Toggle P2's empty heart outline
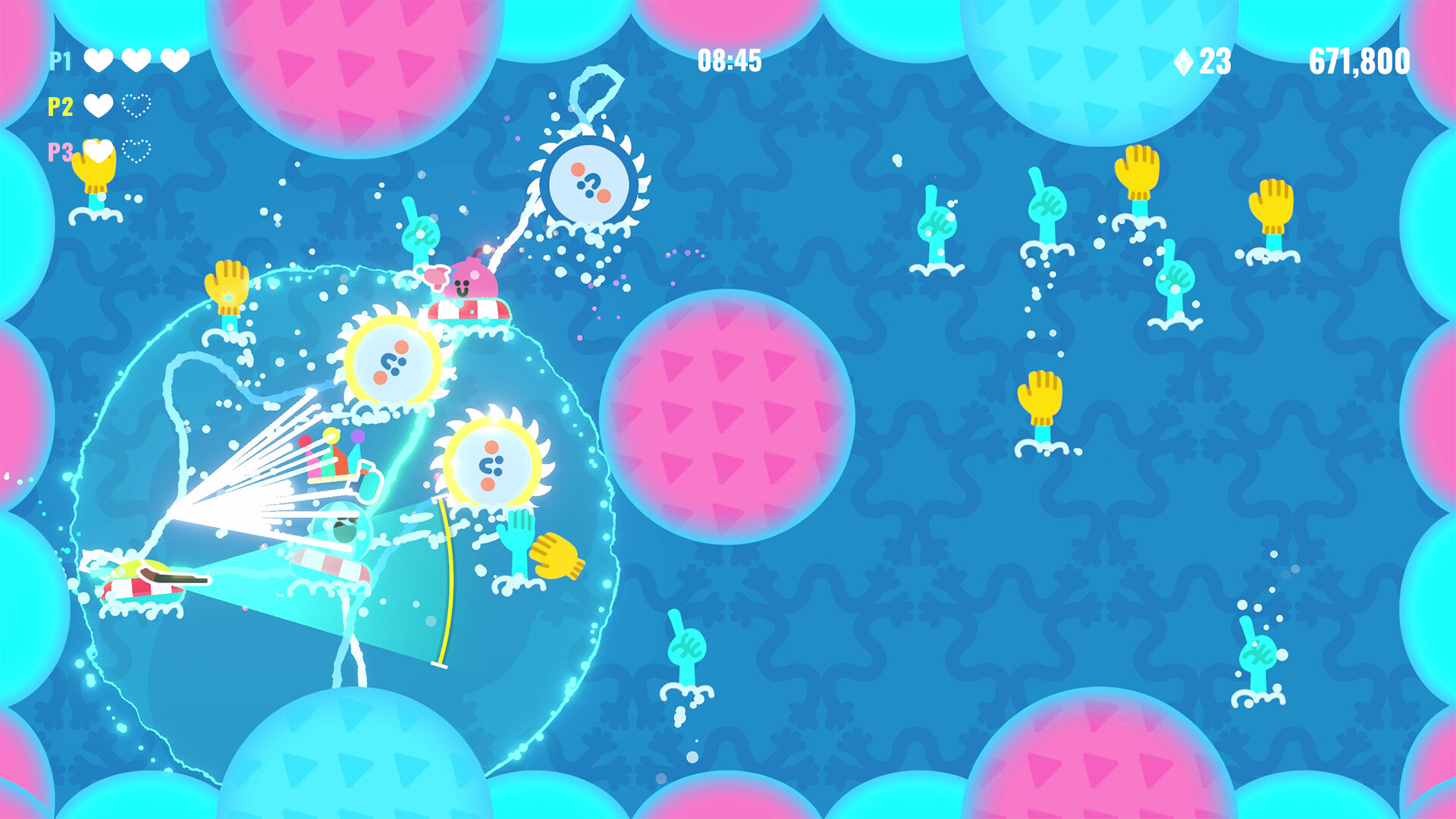 [x=135, y=108]
